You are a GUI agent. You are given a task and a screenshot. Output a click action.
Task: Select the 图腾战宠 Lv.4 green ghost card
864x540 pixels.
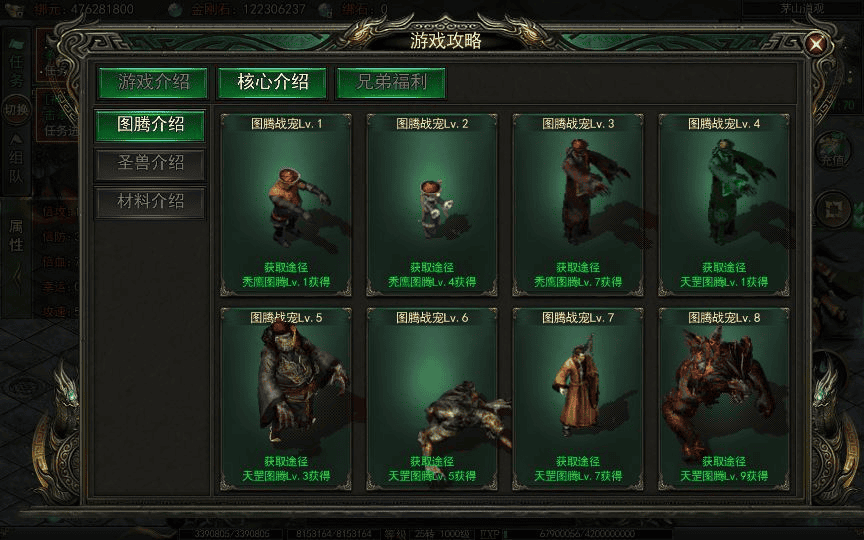[x=724, y=203]
